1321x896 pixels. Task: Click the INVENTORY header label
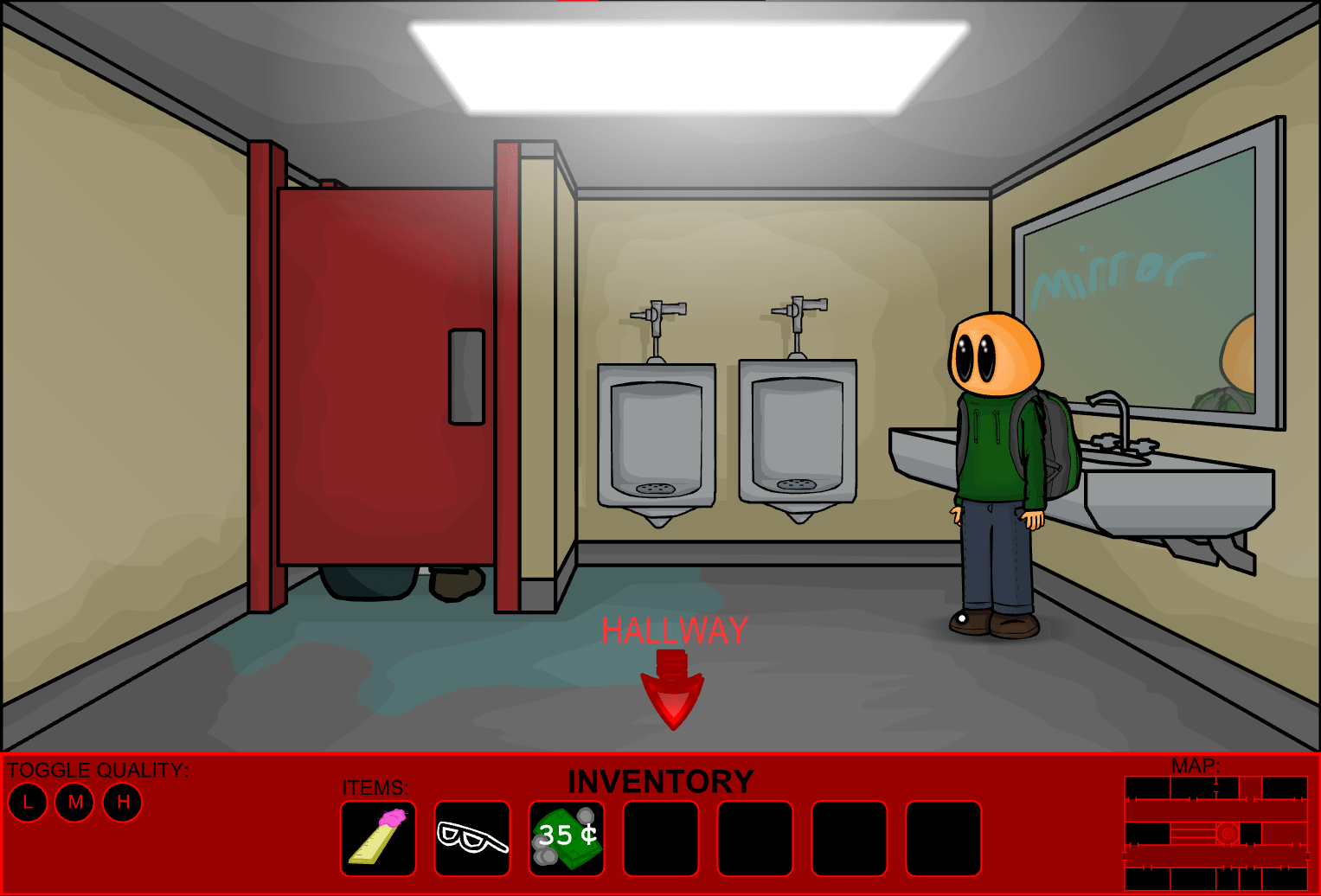[661, 781]
